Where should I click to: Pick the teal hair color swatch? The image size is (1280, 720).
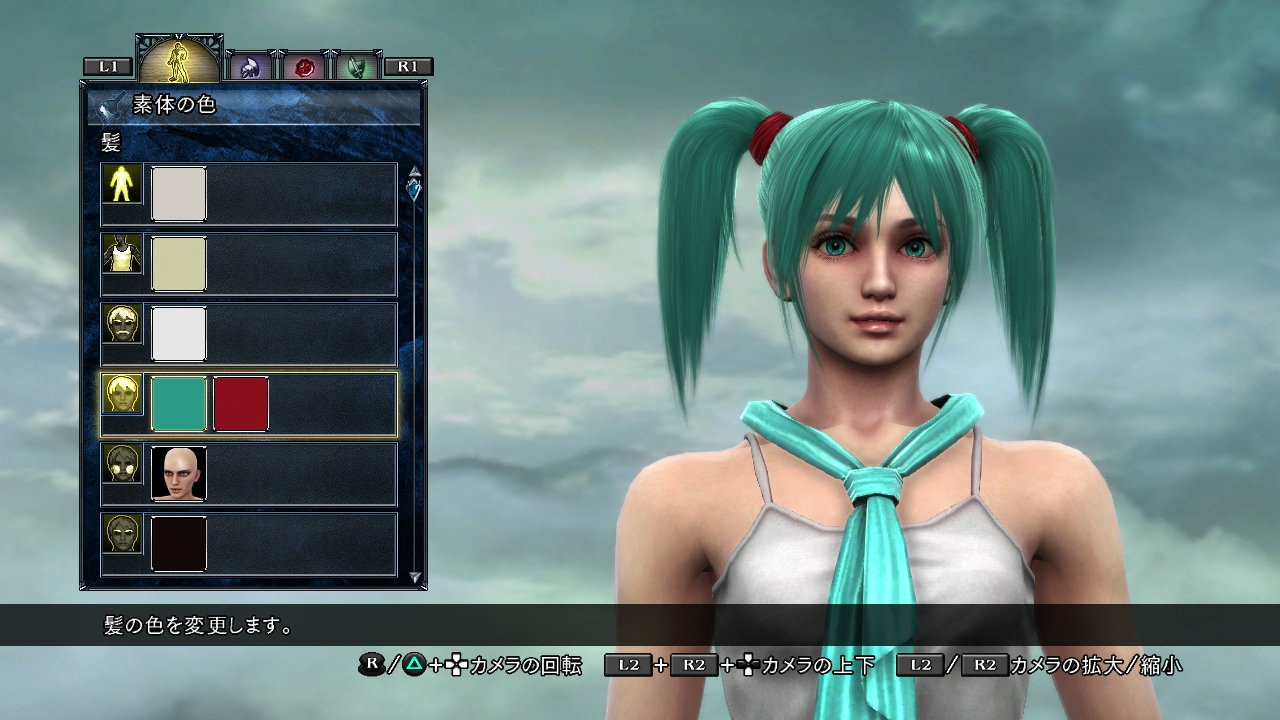pos(179,404)
